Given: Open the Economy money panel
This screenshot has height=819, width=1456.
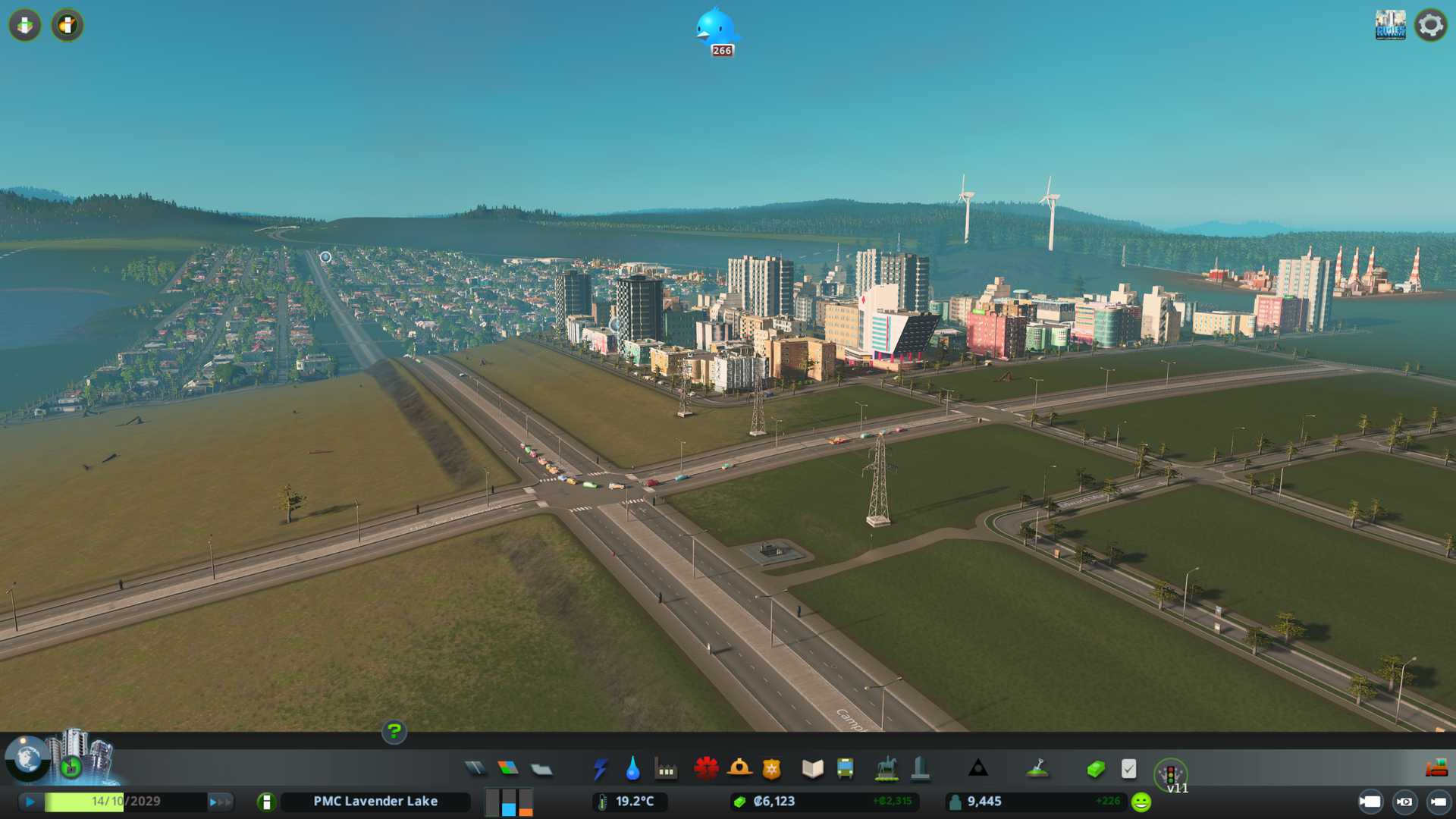Looking at the screenshot, I should (x=1095, y=769).
